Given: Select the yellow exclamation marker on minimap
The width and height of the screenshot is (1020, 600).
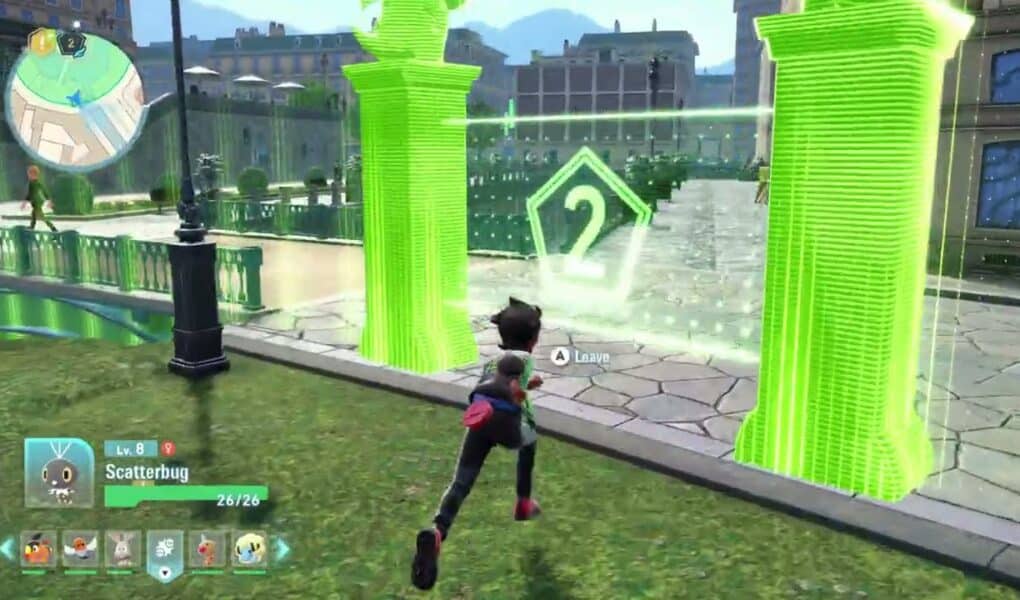Looking at the screenshot, I should (x=40, y=41).
